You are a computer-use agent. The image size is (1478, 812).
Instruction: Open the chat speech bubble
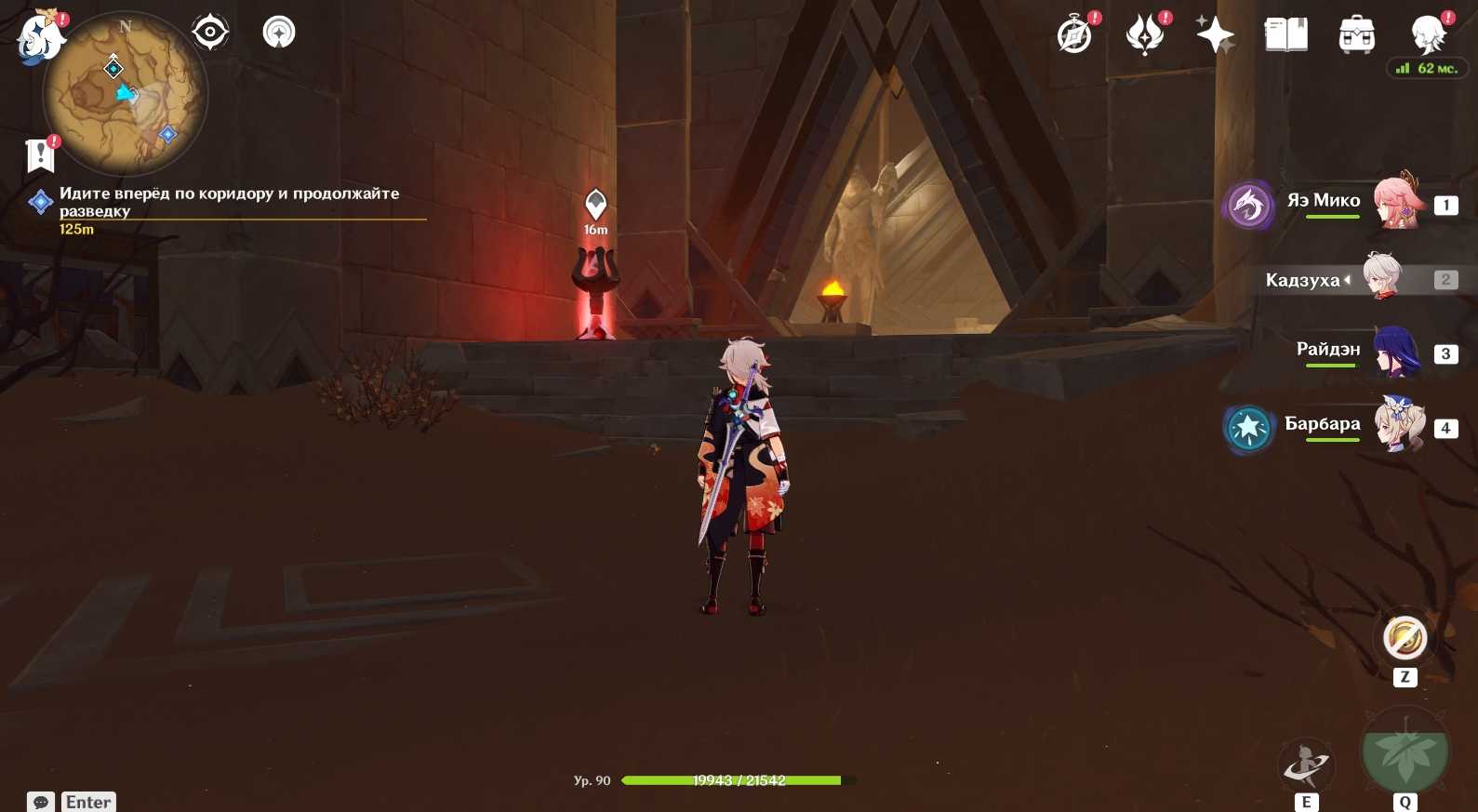[x=41, y=802]
